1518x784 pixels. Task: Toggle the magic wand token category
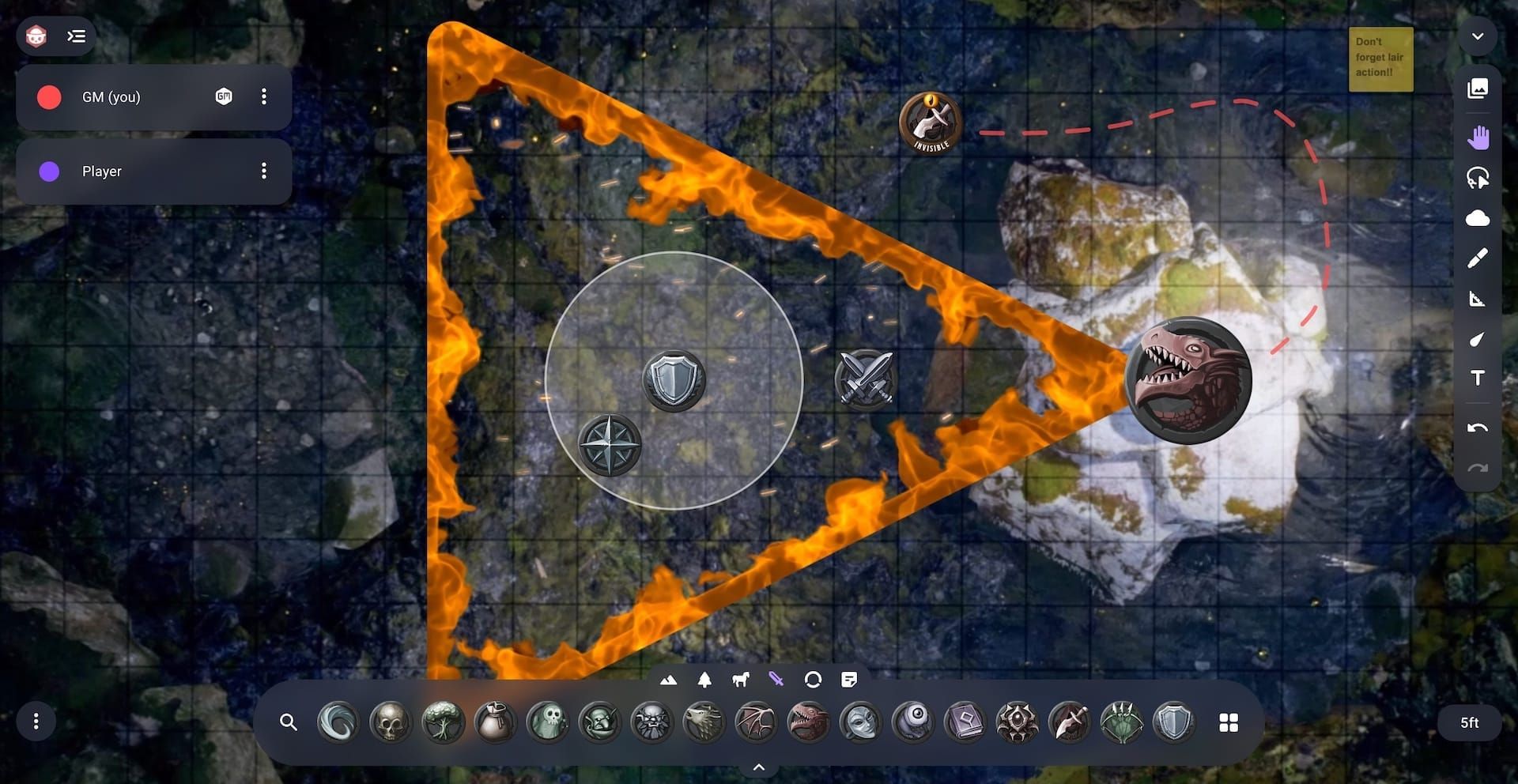click(776, 678)
